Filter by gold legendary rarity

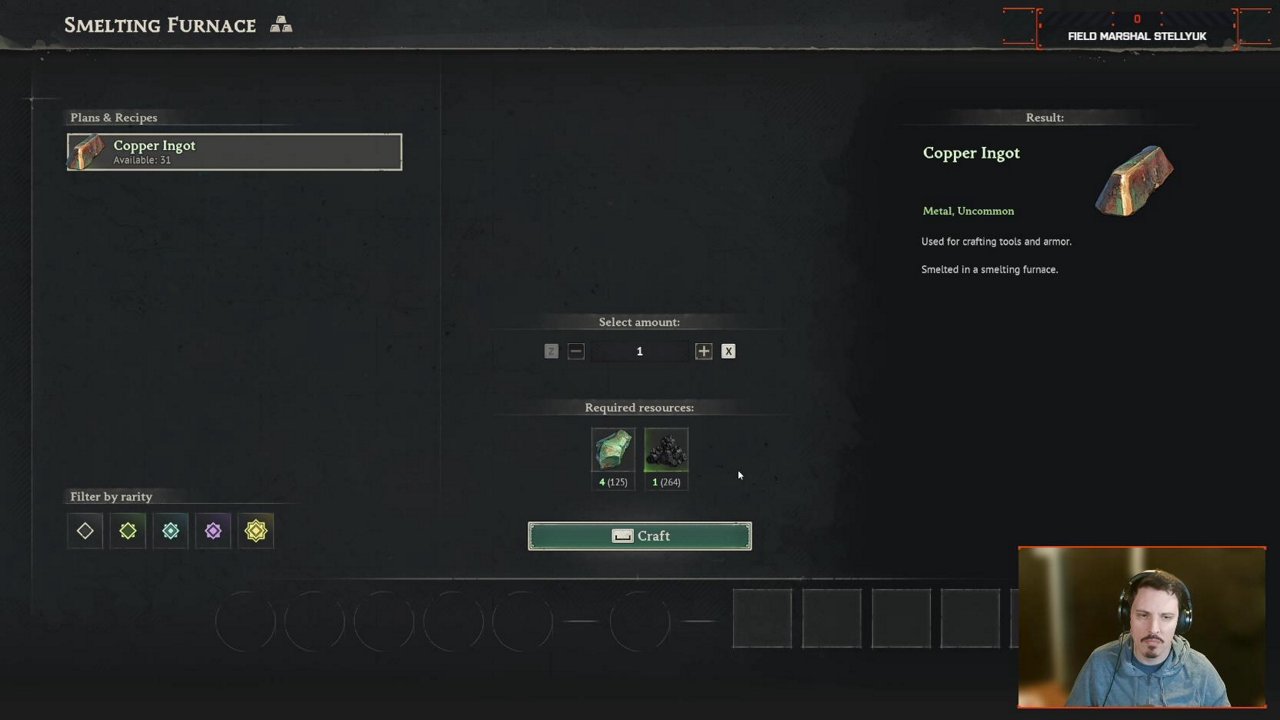[256, 531]
